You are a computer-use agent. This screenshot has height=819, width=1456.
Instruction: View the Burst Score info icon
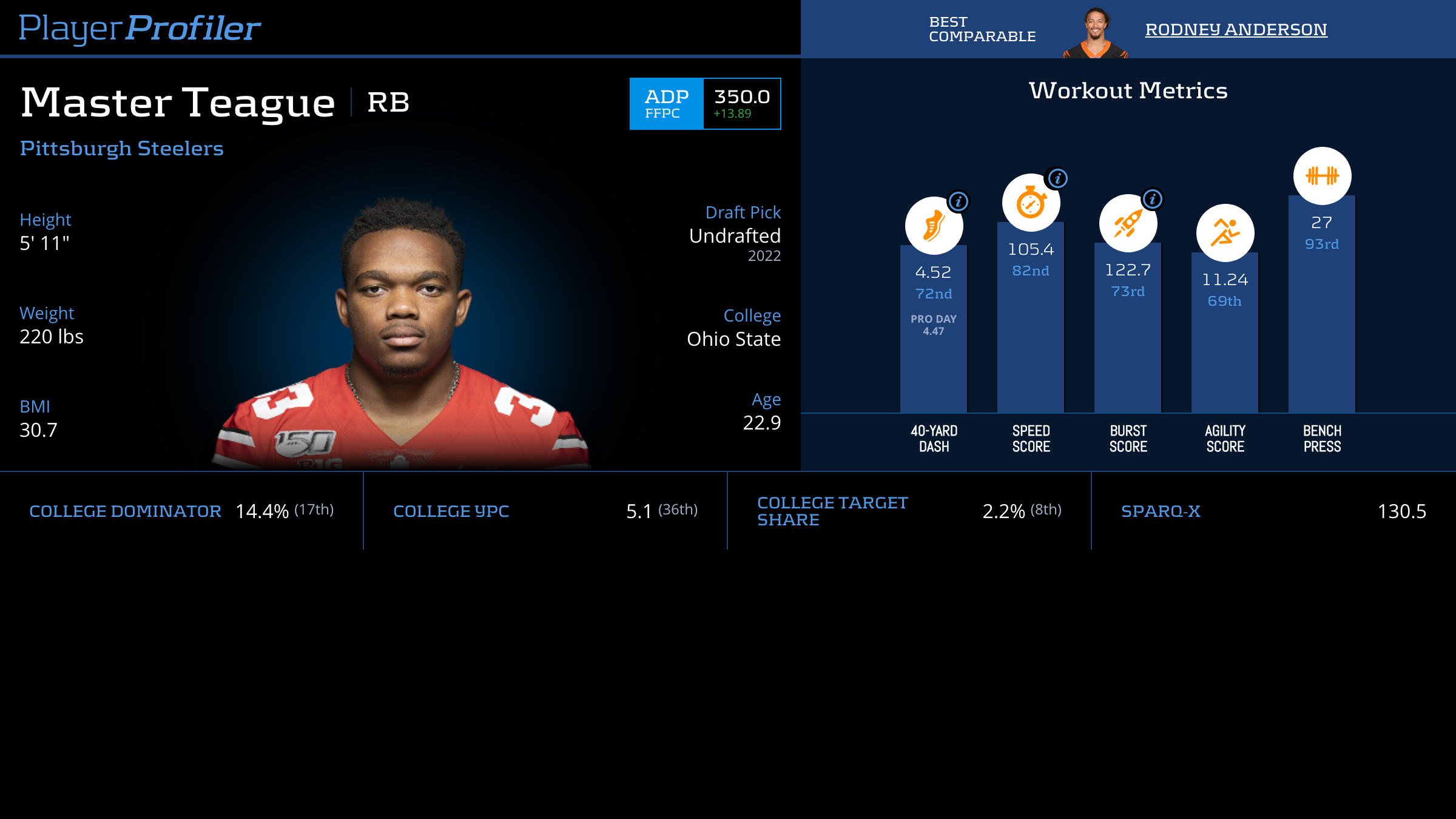(1153, 199)
